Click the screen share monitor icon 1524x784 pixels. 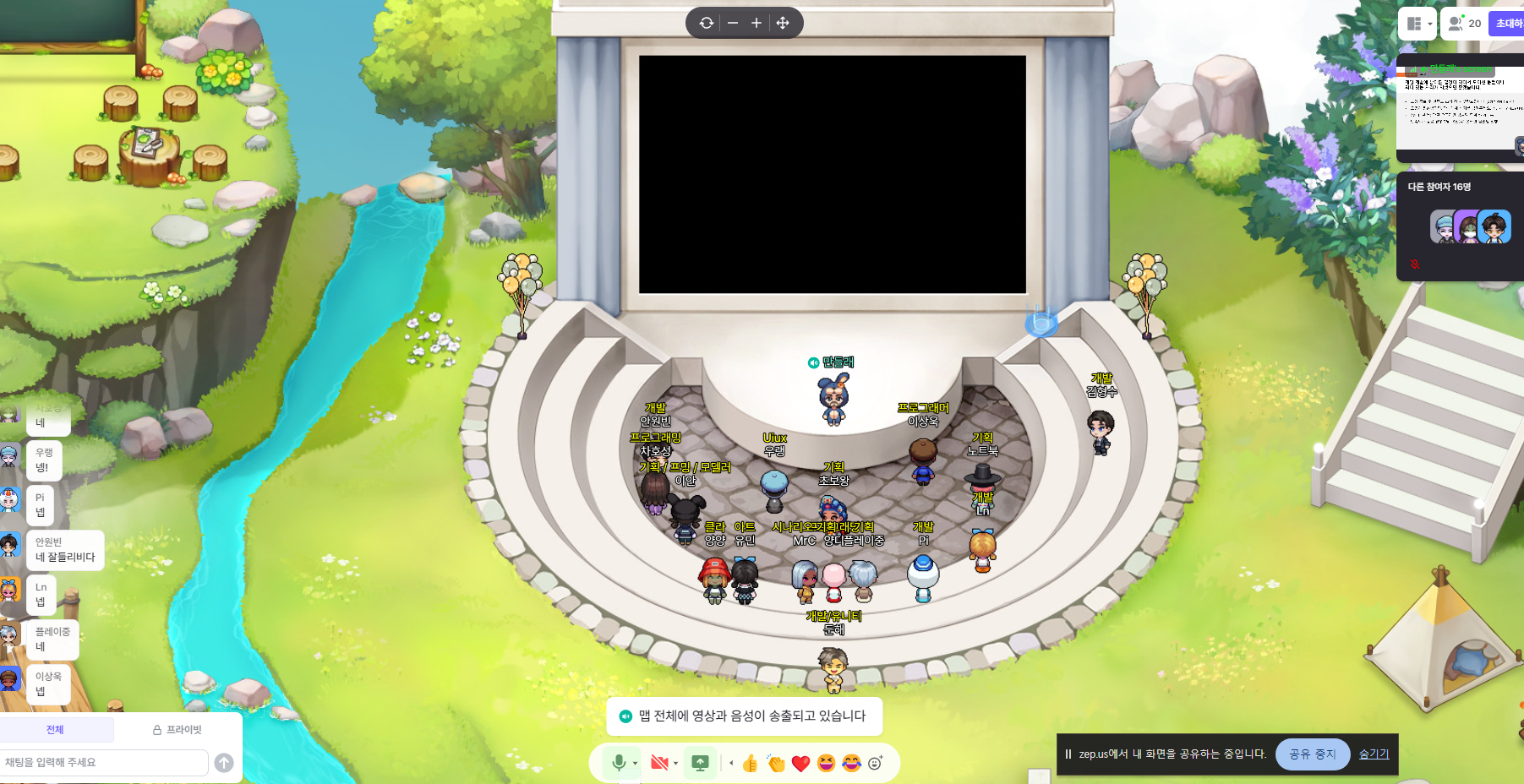tap(700, 763)
